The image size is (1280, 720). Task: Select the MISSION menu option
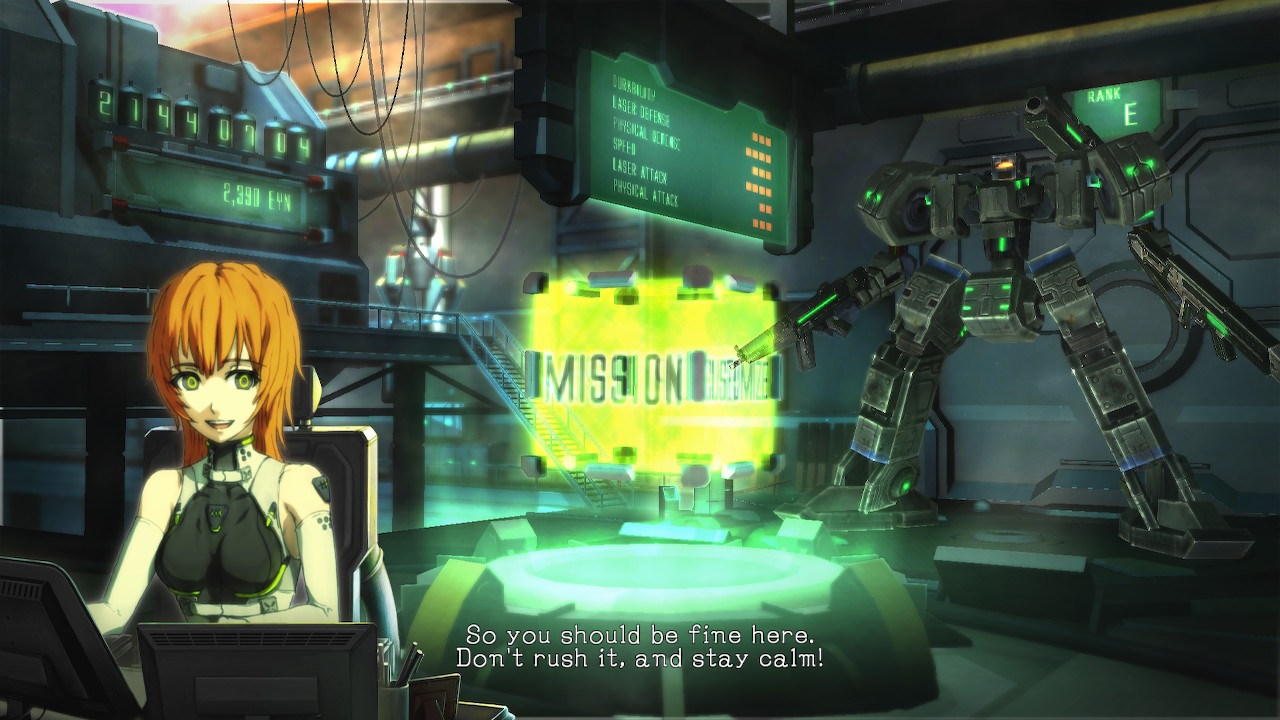(x=612, y=378)
